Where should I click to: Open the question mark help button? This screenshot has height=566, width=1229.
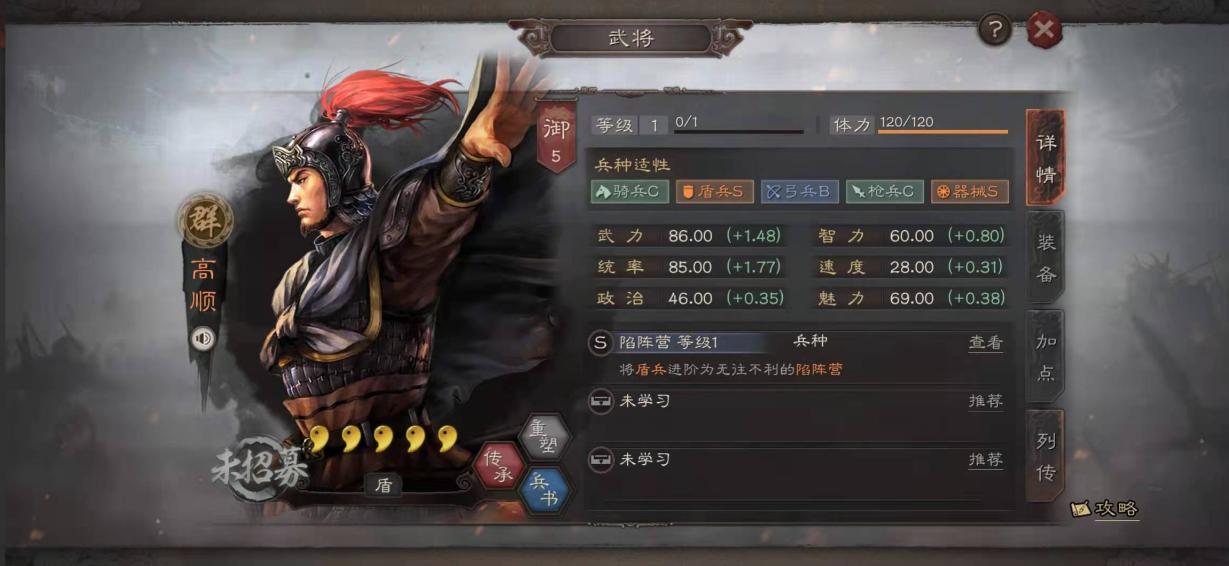pyautogui.click(x=994, y=31)
